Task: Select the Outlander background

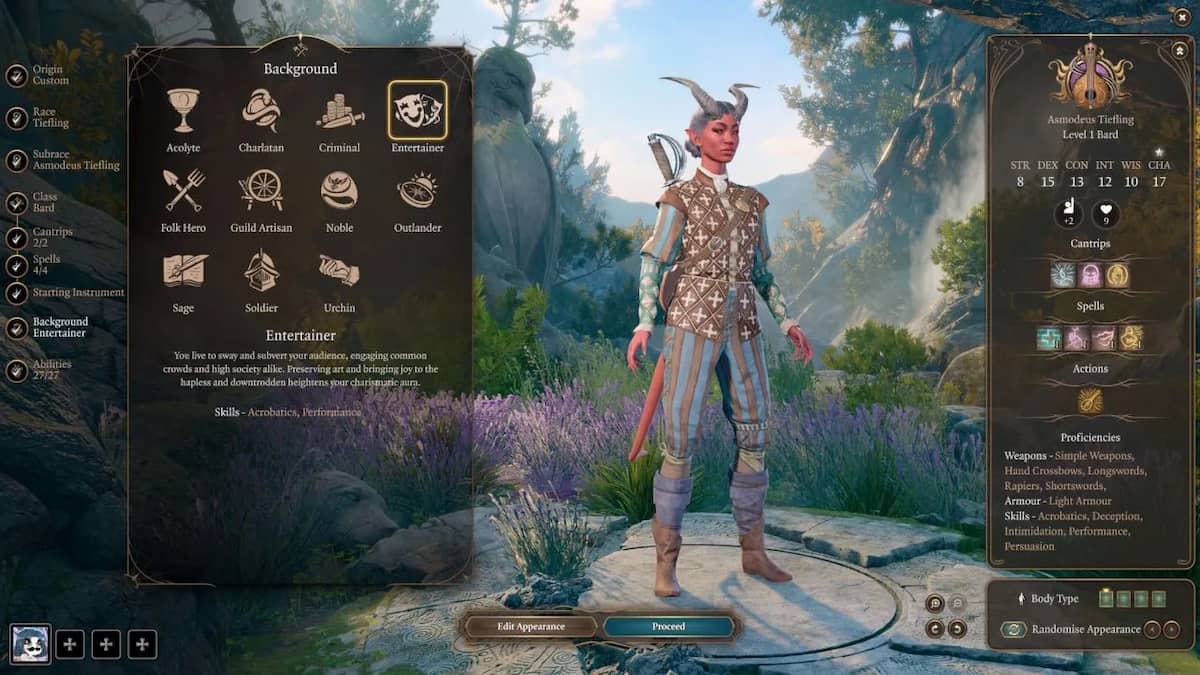Action: point(417,191)
